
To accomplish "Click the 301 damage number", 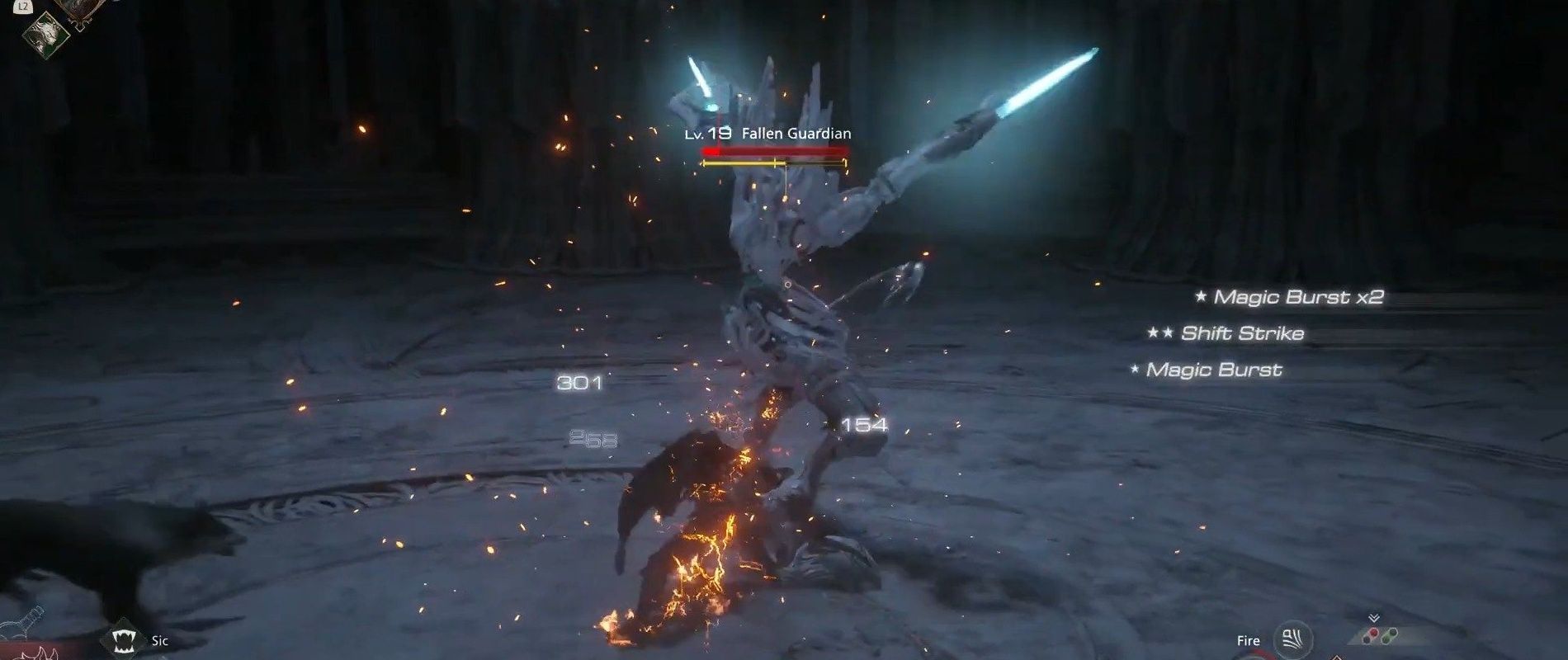I will click(x=581, y=384).
